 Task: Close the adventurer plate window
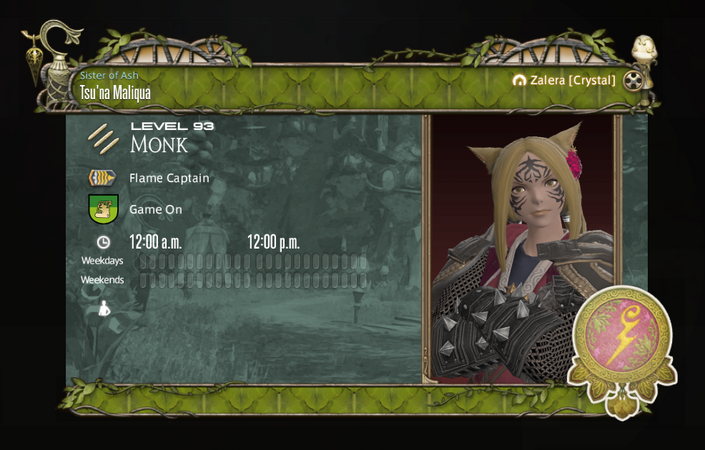(x=633, y=81)
